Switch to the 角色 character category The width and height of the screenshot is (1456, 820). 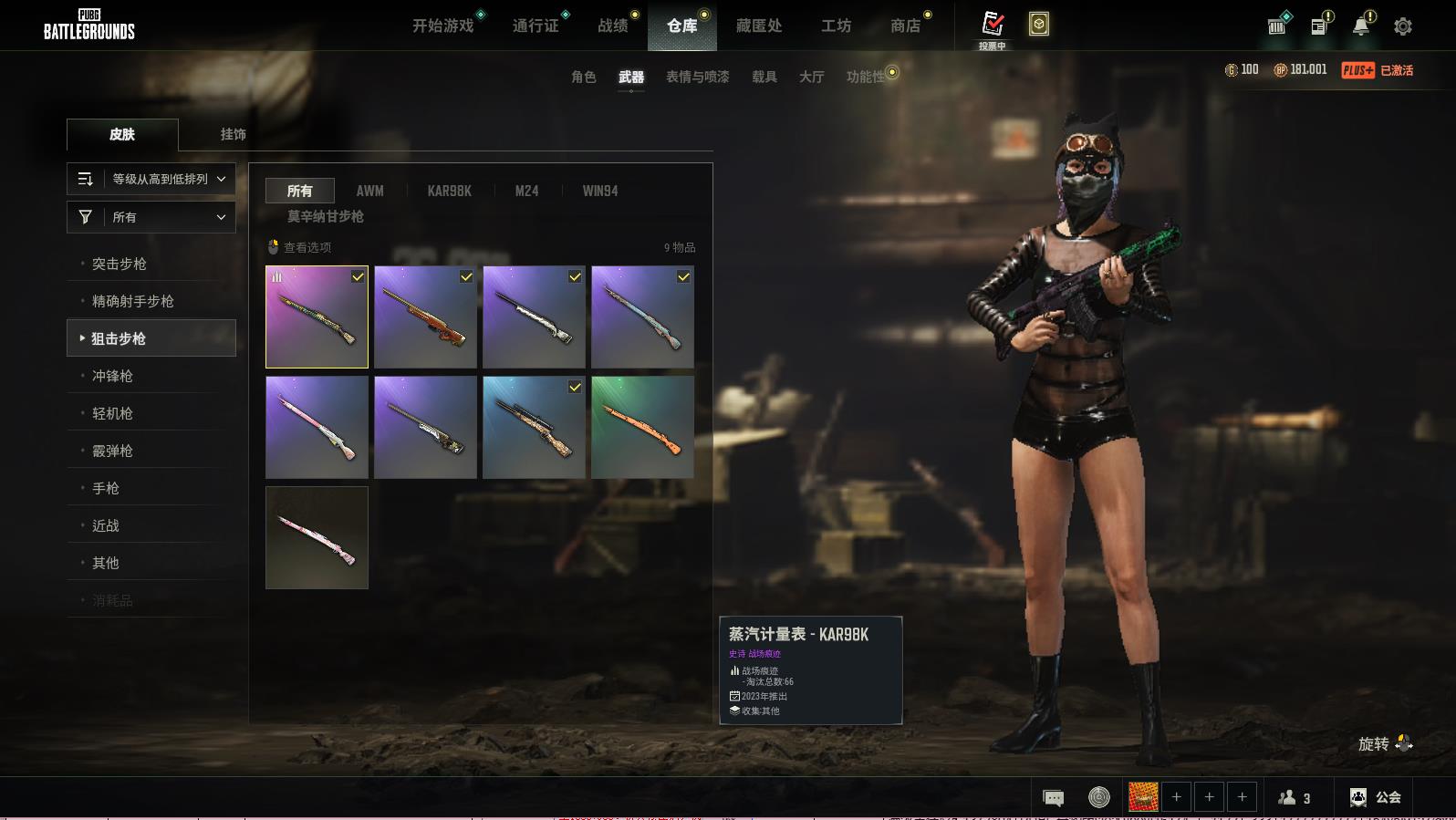pyautogui.click(x=584, y=77)
